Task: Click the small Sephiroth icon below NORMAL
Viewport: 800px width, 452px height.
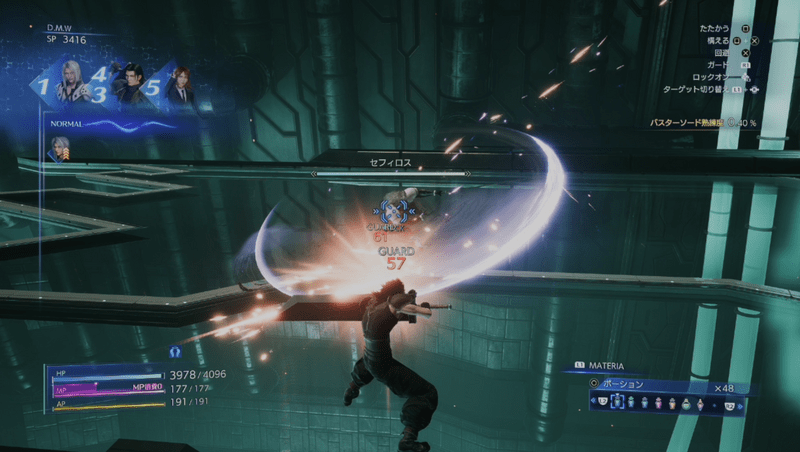Action: pos(60,147)
